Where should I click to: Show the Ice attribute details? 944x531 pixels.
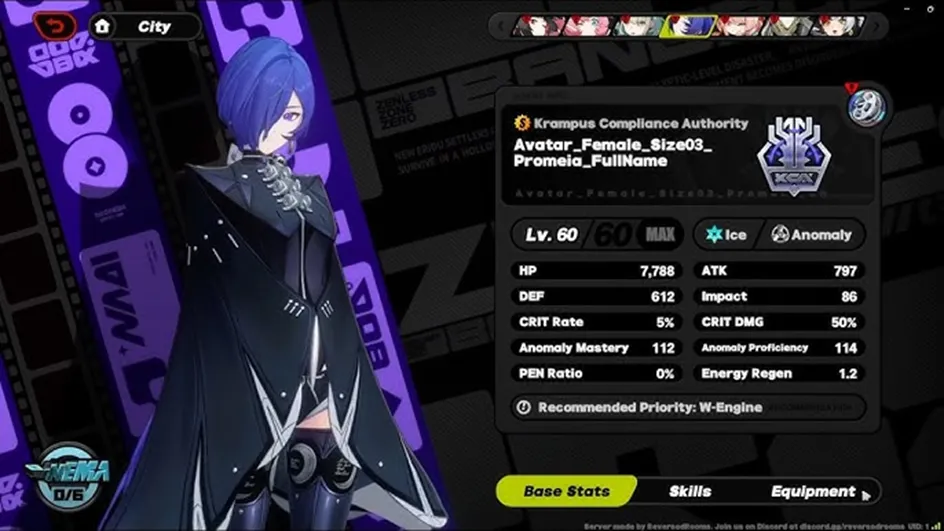pyautogui.click(x=727, y=235)
